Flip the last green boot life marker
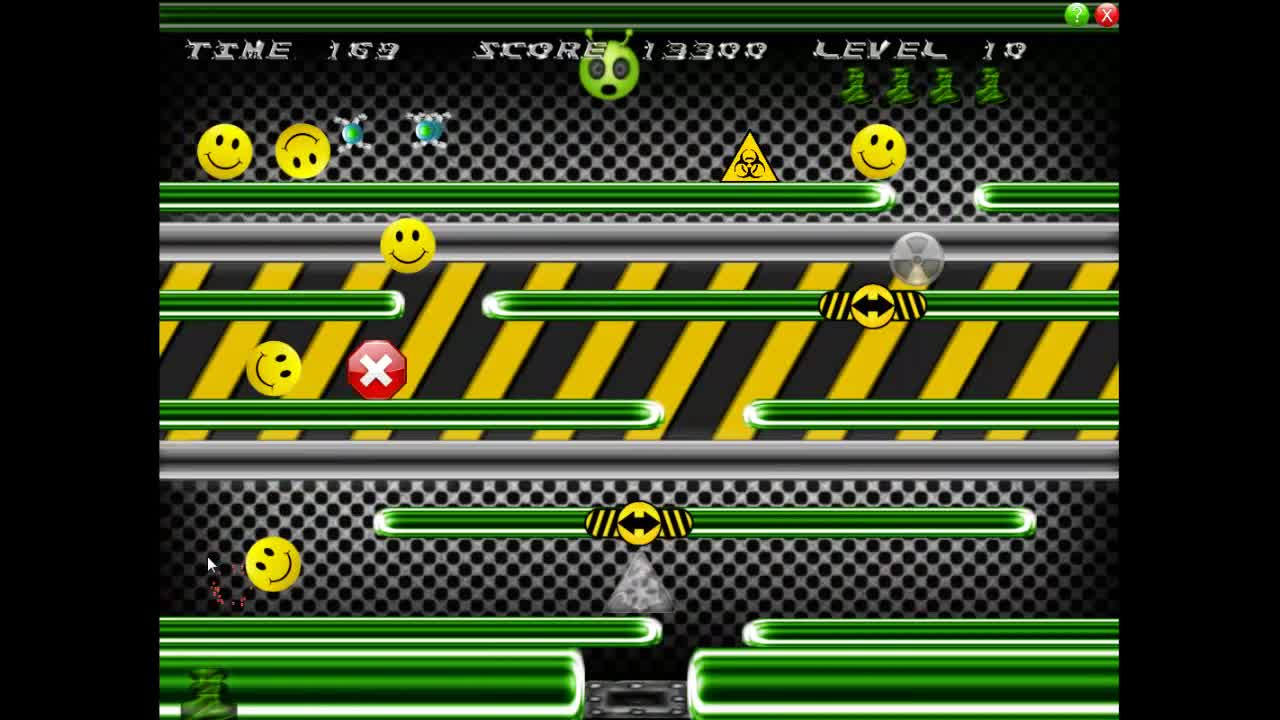This screenshot has width=1280, height=720. (991, 88)
